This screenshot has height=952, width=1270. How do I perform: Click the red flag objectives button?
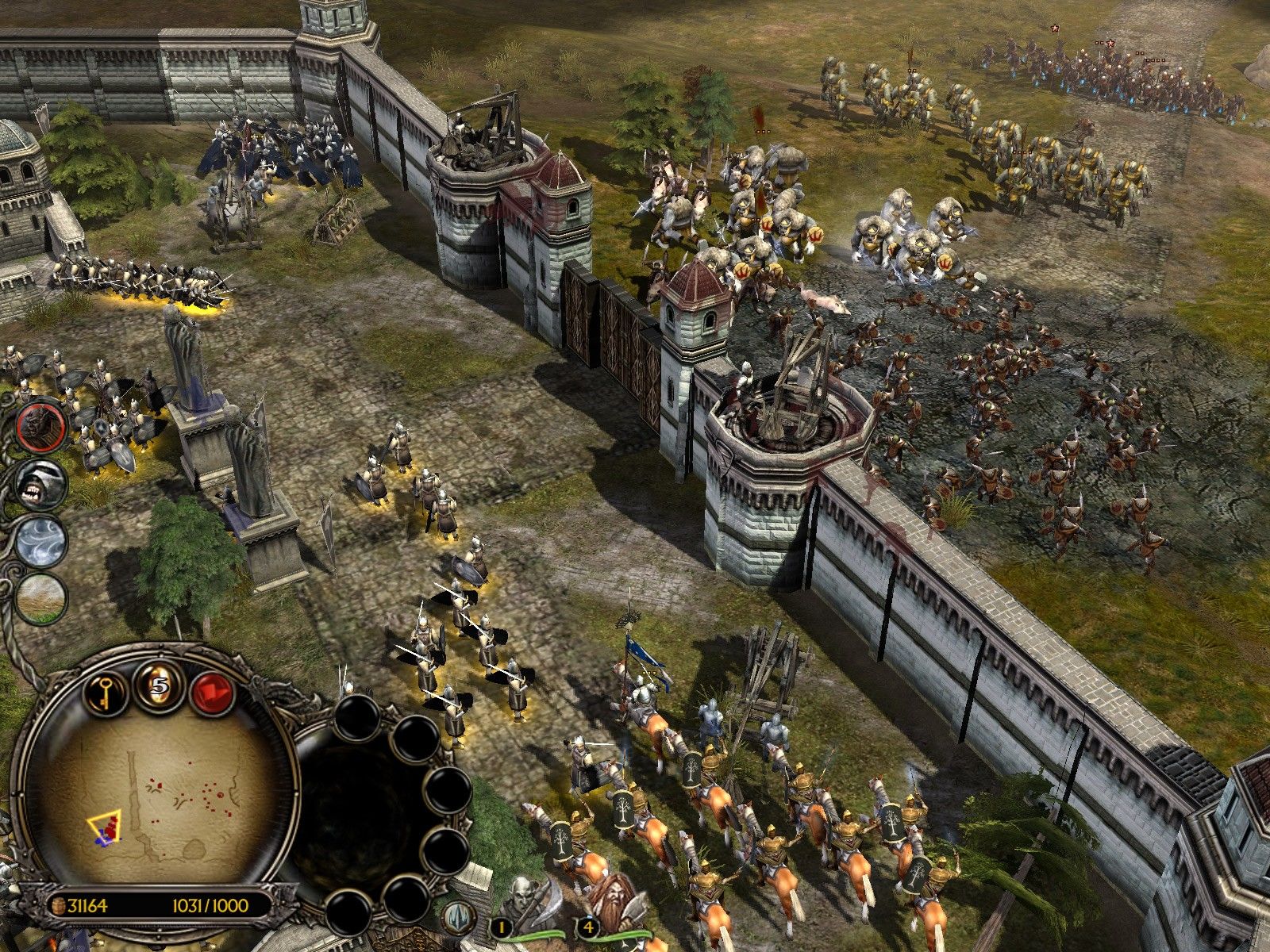(213, 691)
